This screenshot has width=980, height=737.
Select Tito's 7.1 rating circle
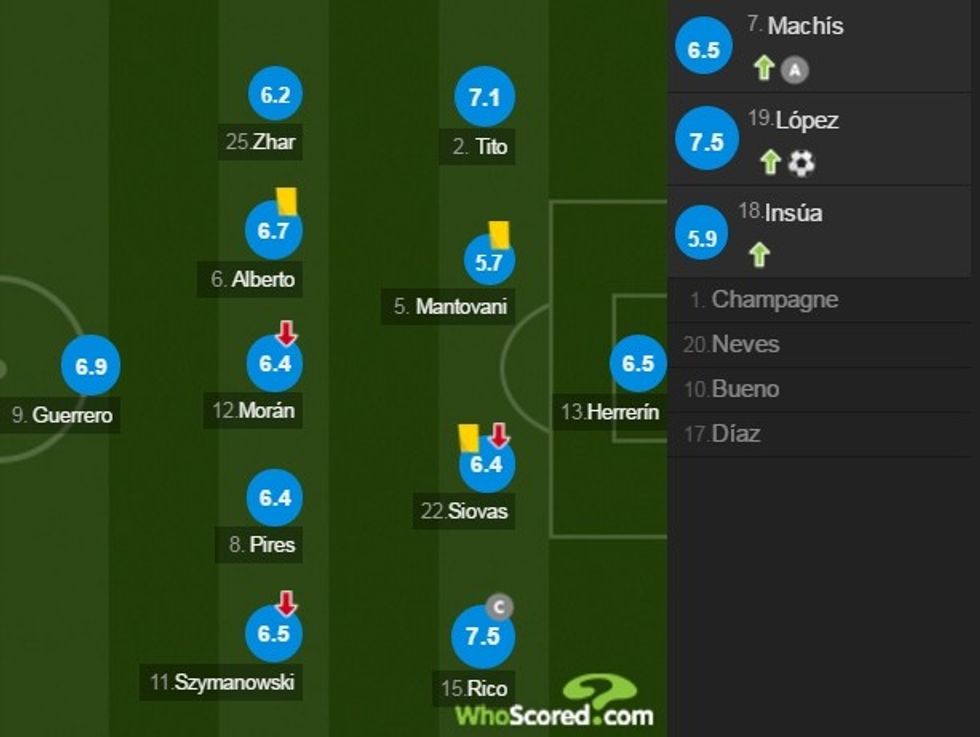click(x=484, y=97)
